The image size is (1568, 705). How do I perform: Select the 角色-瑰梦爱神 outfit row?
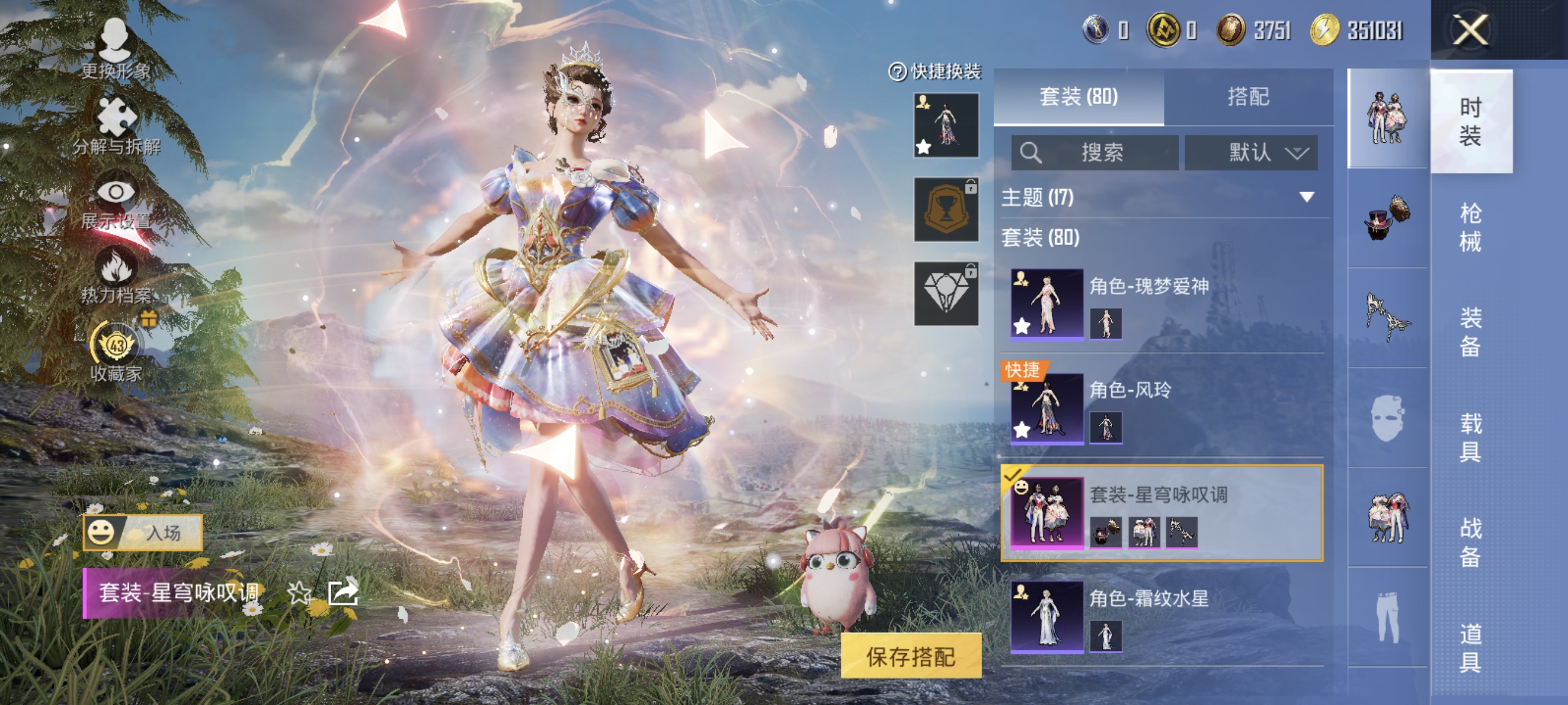[1162, 303]
